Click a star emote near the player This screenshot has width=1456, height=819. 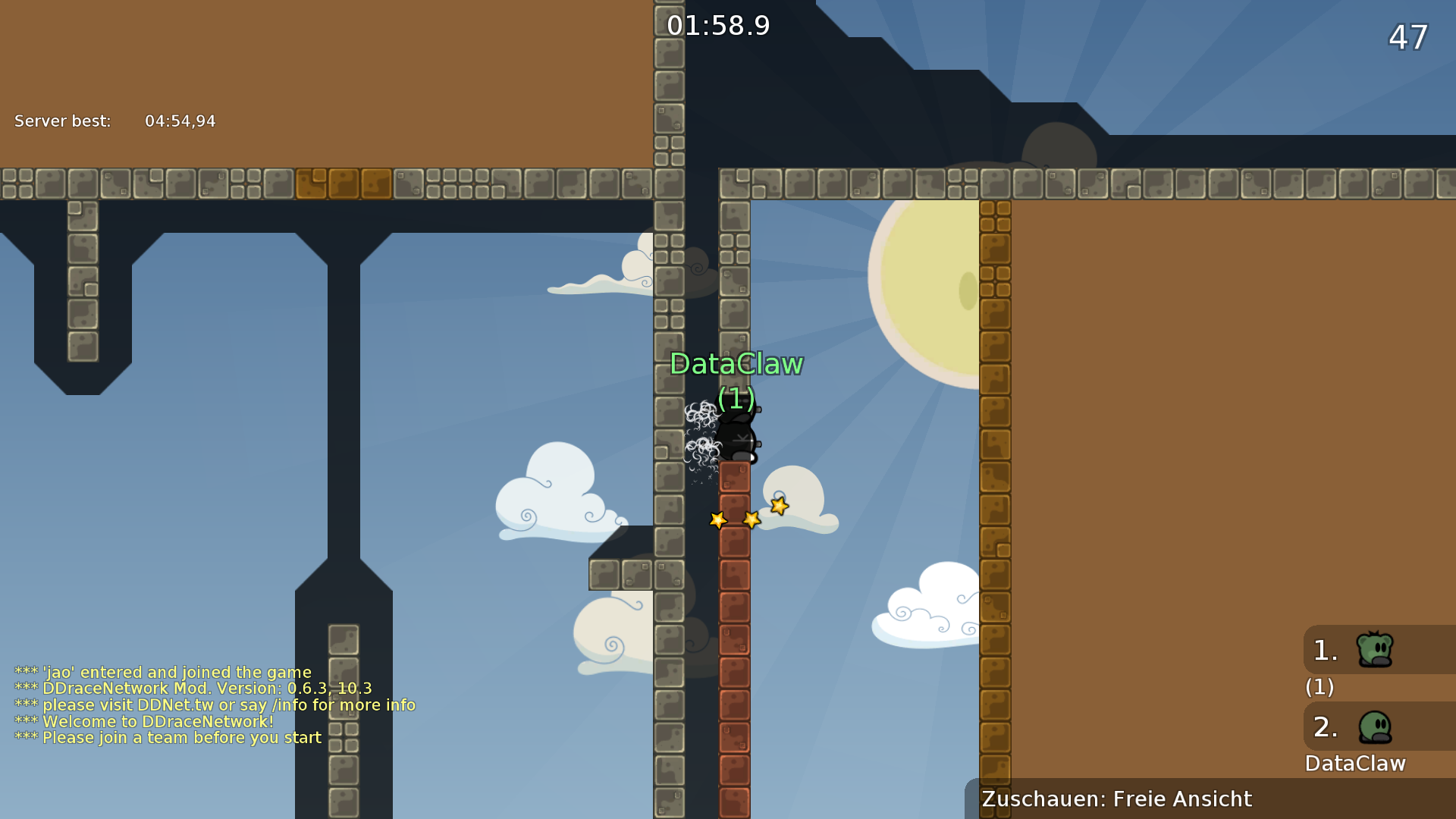click(751, 518)
